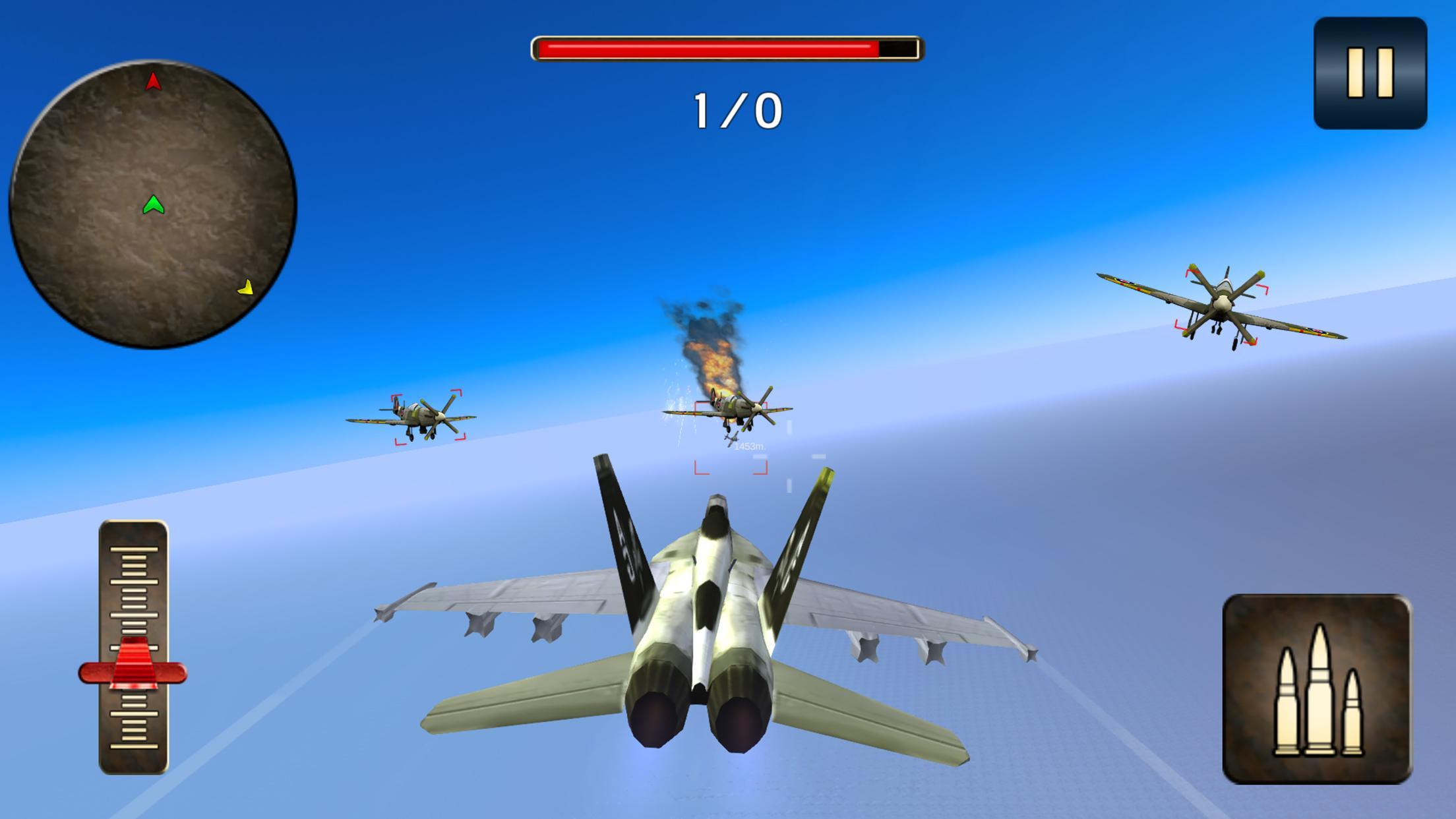Click the red enemy arrow on the minimap
The height and width of the screenshot is (819, 1456).
pos(152,81)
